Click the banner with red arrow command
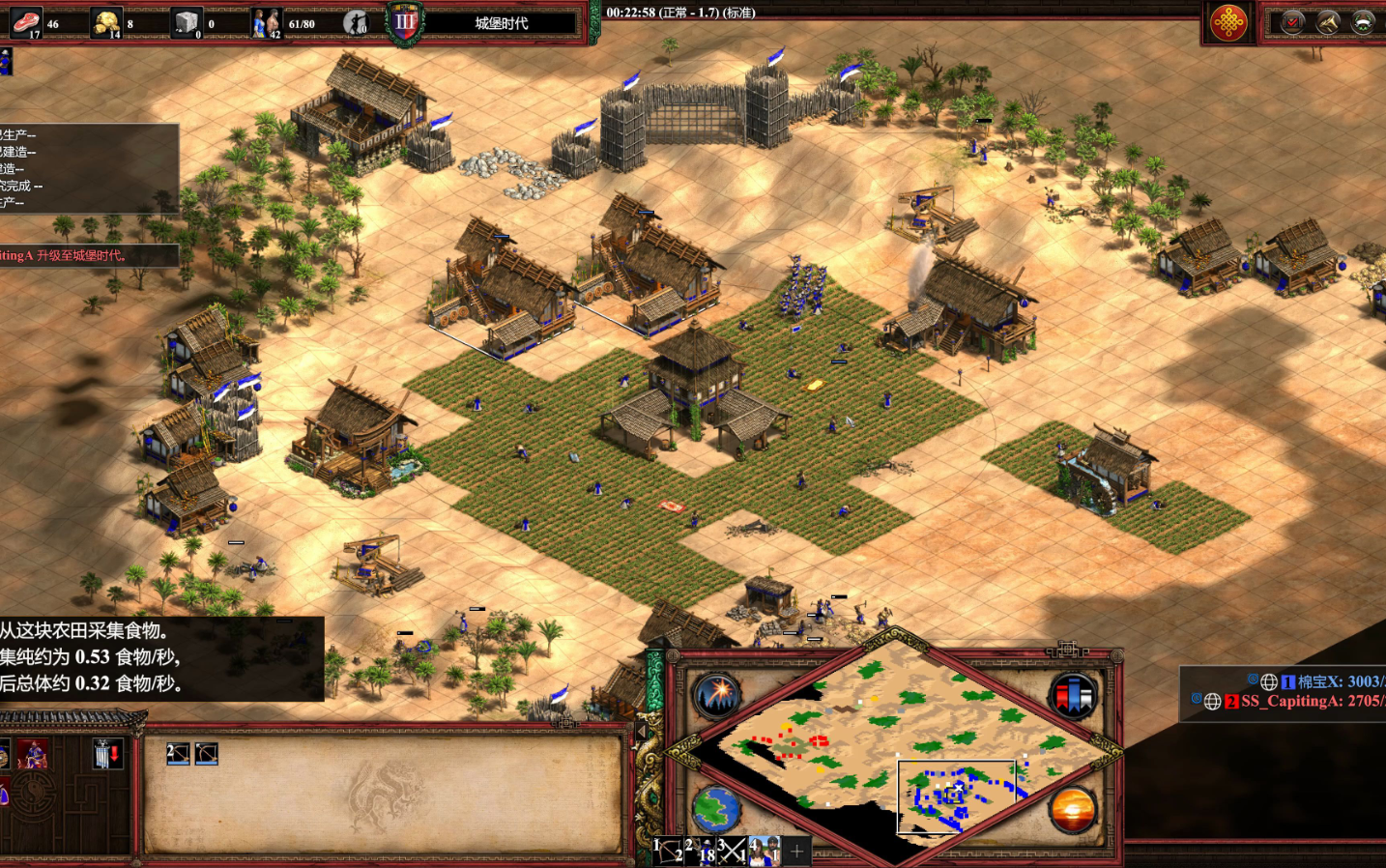 (106, 754)
